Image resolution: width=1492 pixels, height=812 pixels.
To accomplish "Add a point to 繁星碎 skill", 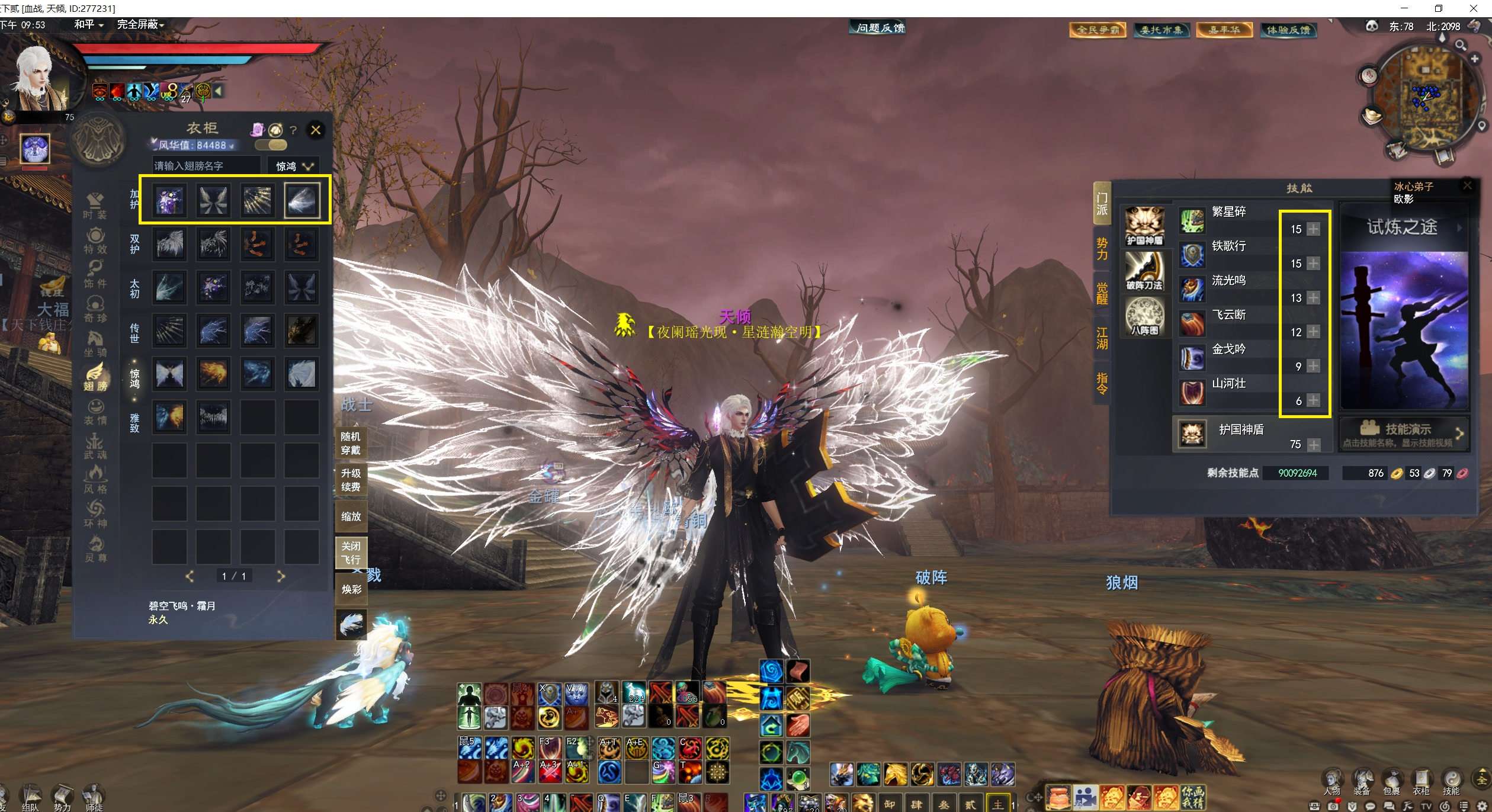I will 1313,229.
